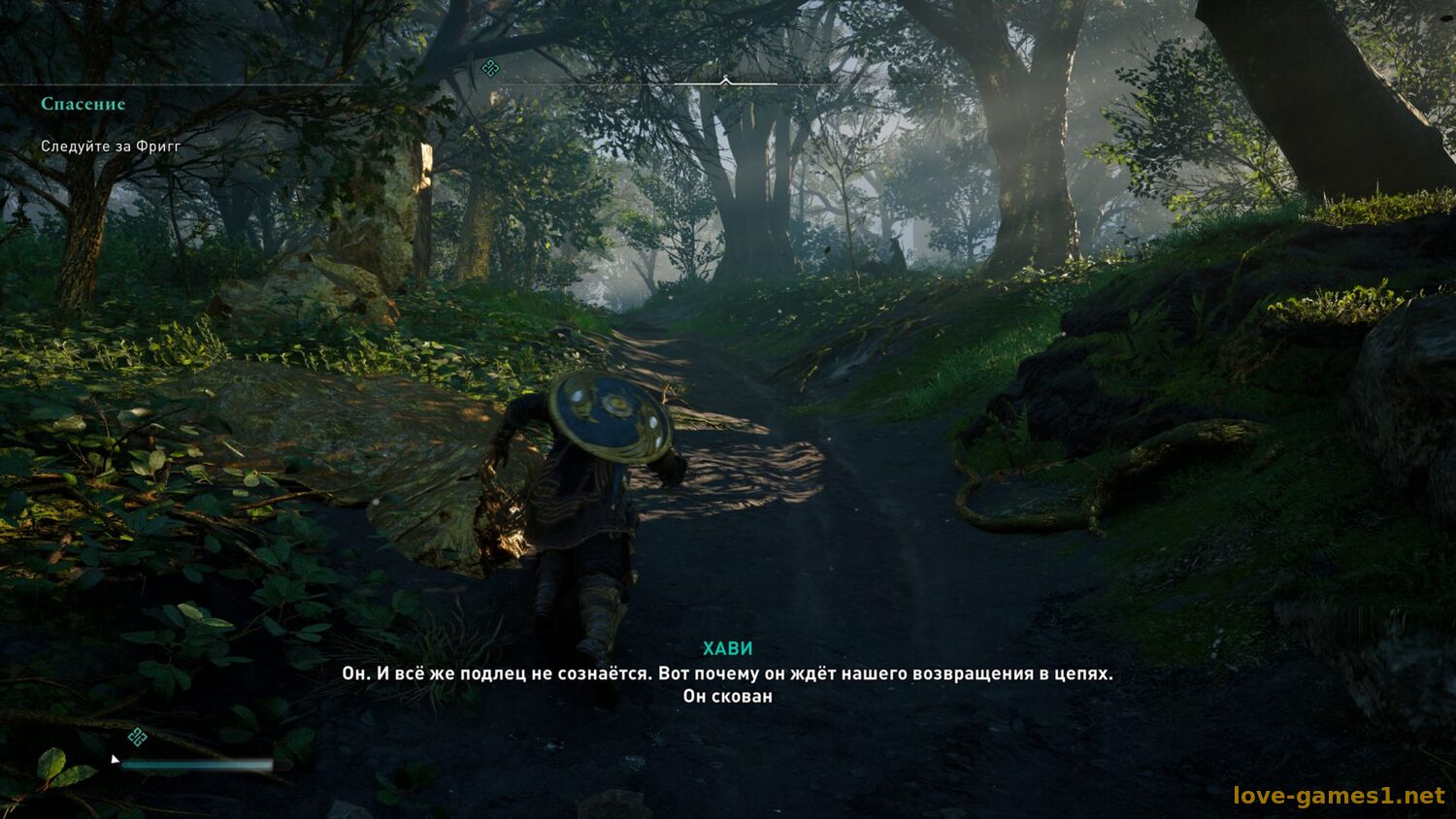Select the teal knot icon above the health bar

click(x=138, y=737)
